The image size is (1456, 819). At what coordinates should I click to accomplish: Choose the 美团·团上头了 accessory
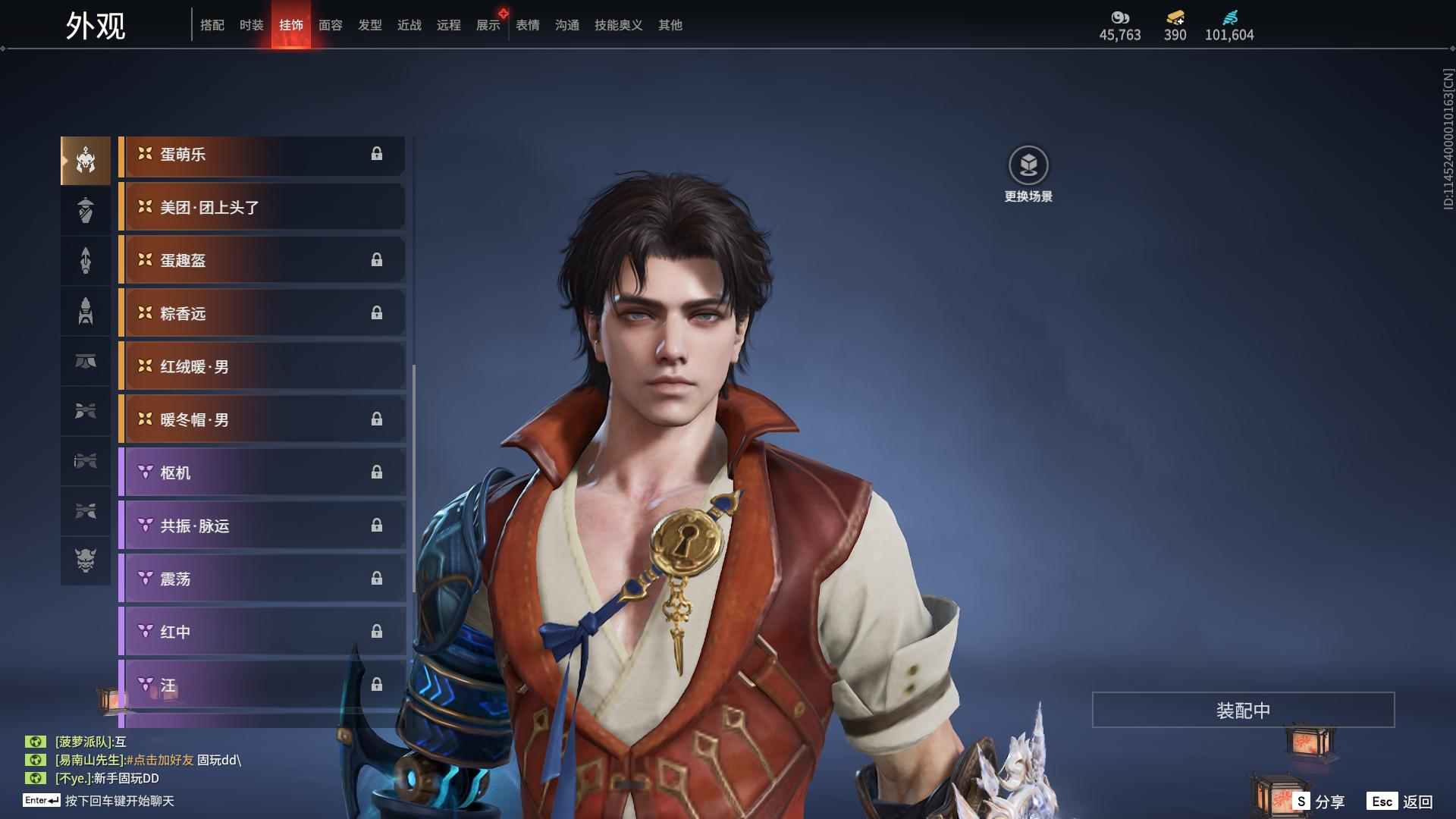coord(262,207)
